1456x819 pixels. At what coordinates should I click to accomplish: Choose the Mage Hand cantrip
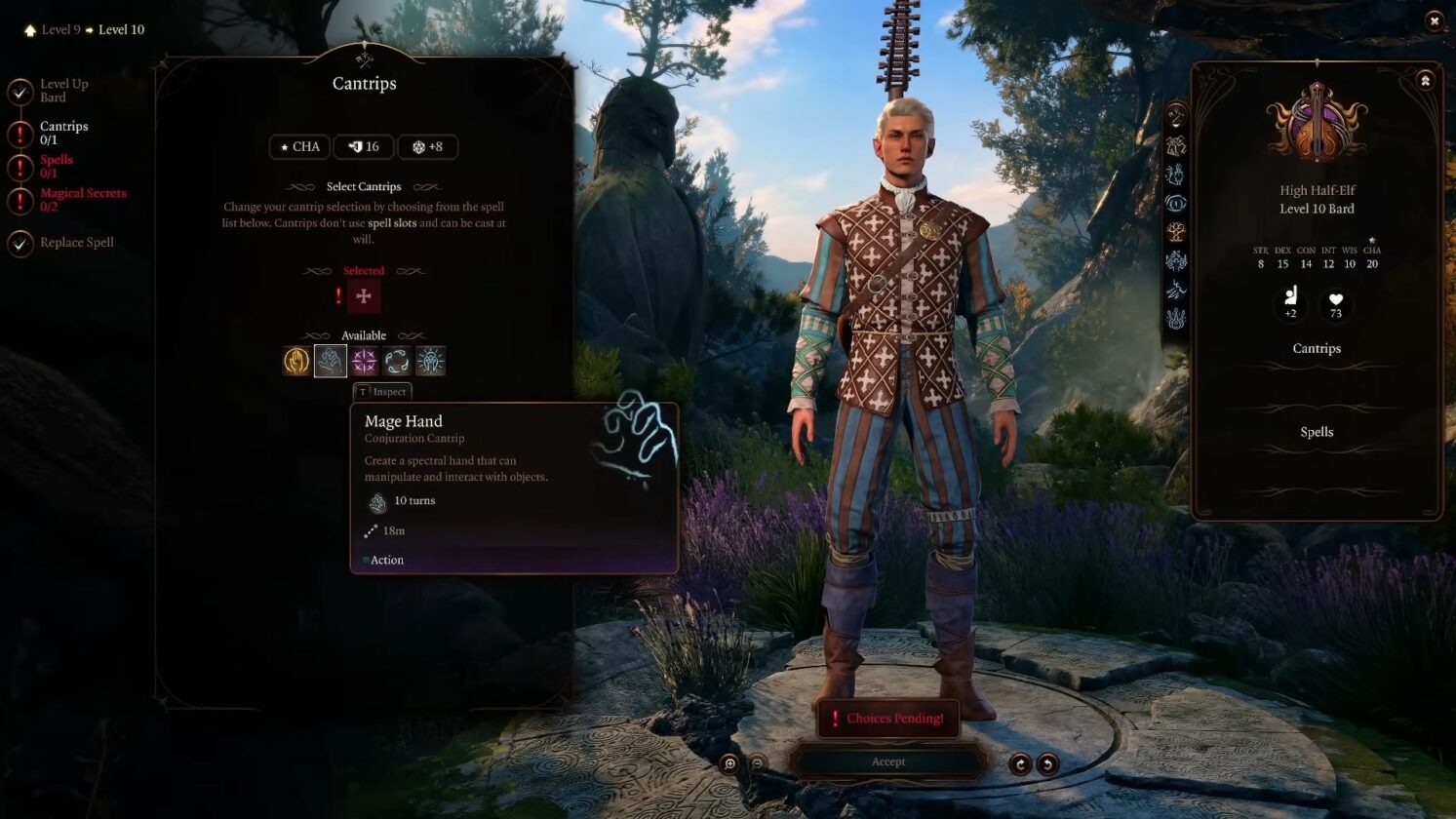click(331, 361)
